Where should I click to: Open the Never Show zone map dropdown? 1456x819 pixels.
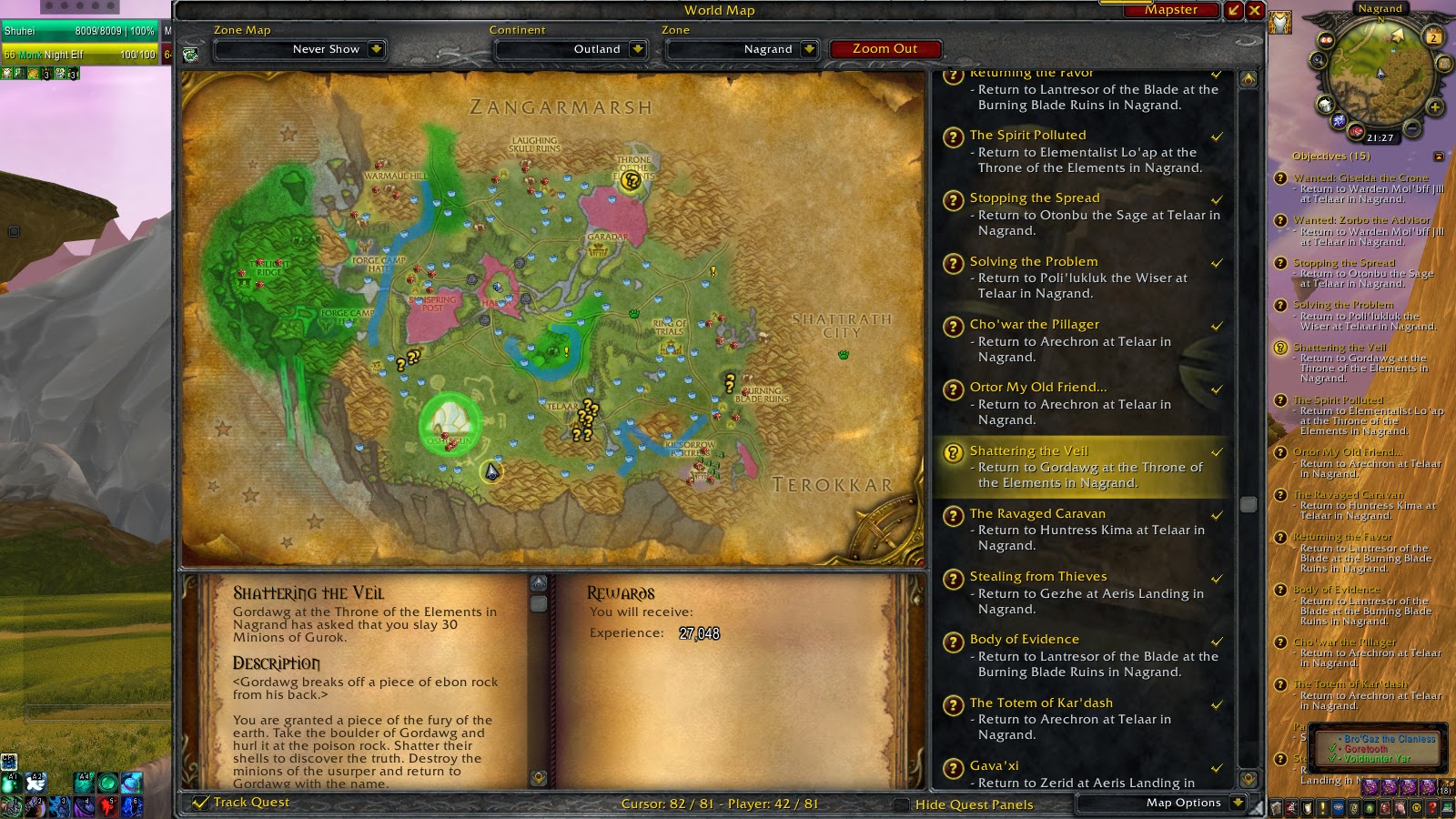tap(300, 50)
